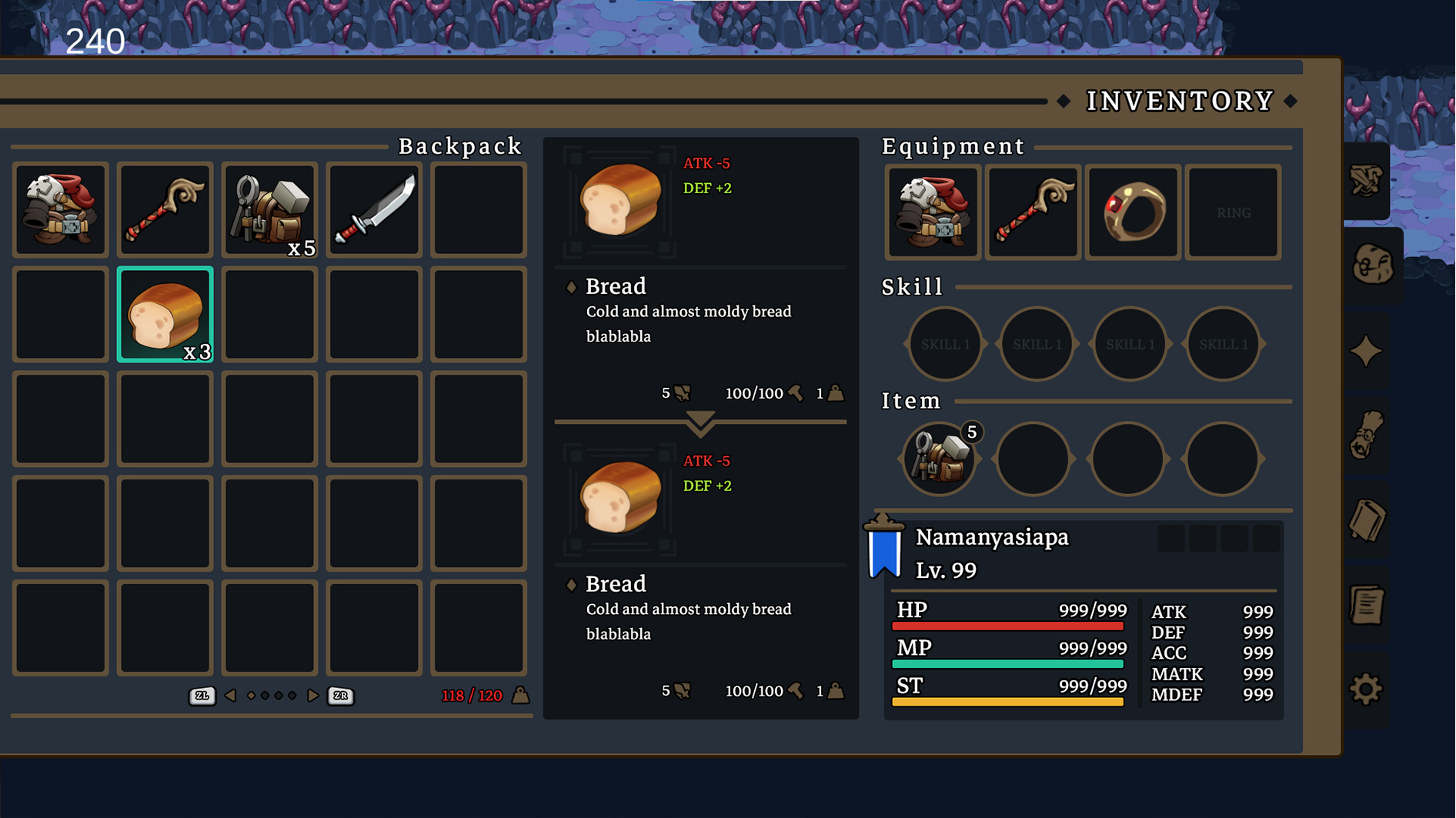Pick the red staff in the backpack
Screen dimensions: 1456x818
point(165,210)
